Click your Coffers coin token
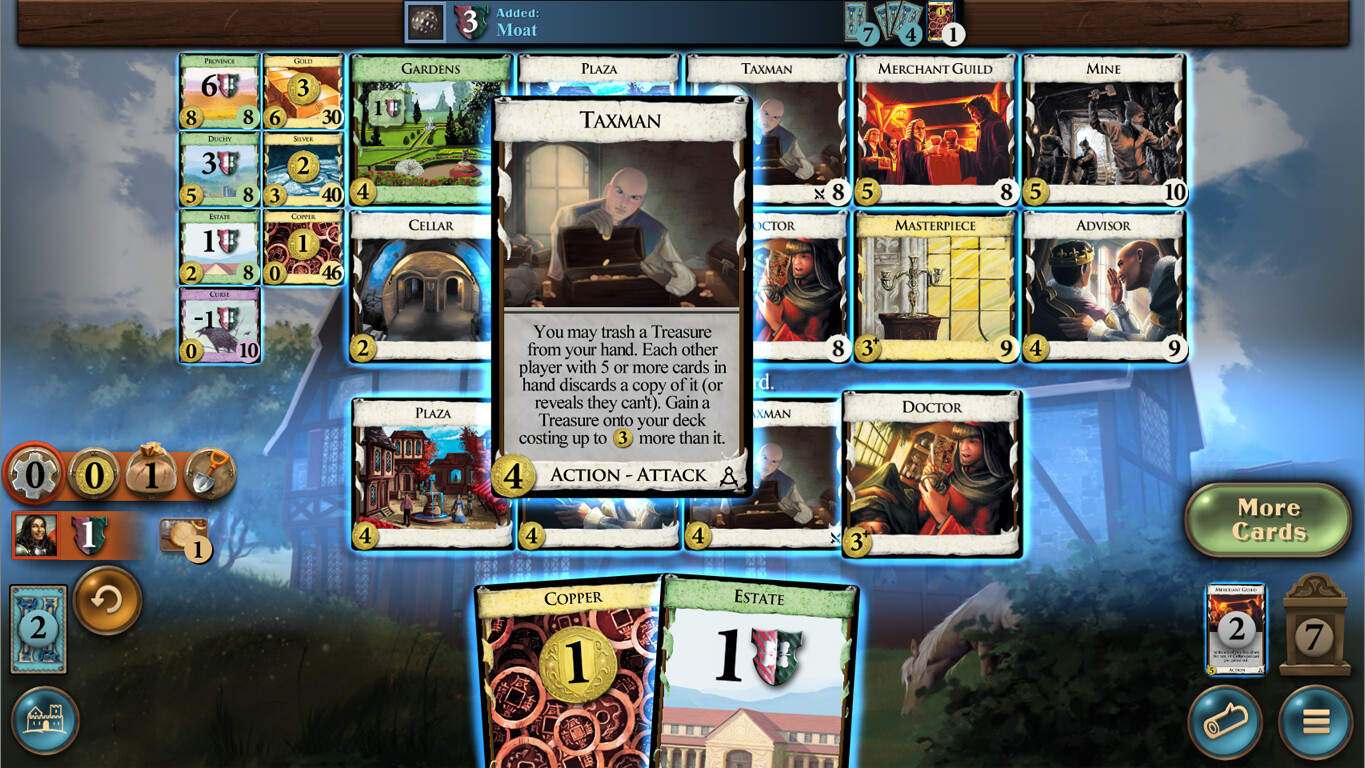 pyautogui.click(x=185, y=535)
